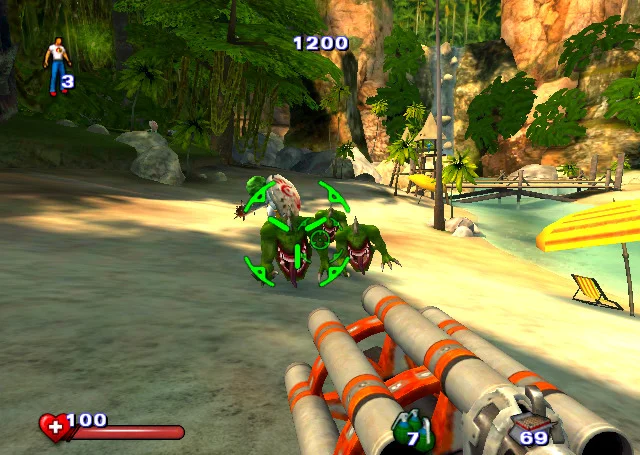Viewport: 640px width, 455px height.
Task: Click the player lives character icon
Action: tap(57, 64)
